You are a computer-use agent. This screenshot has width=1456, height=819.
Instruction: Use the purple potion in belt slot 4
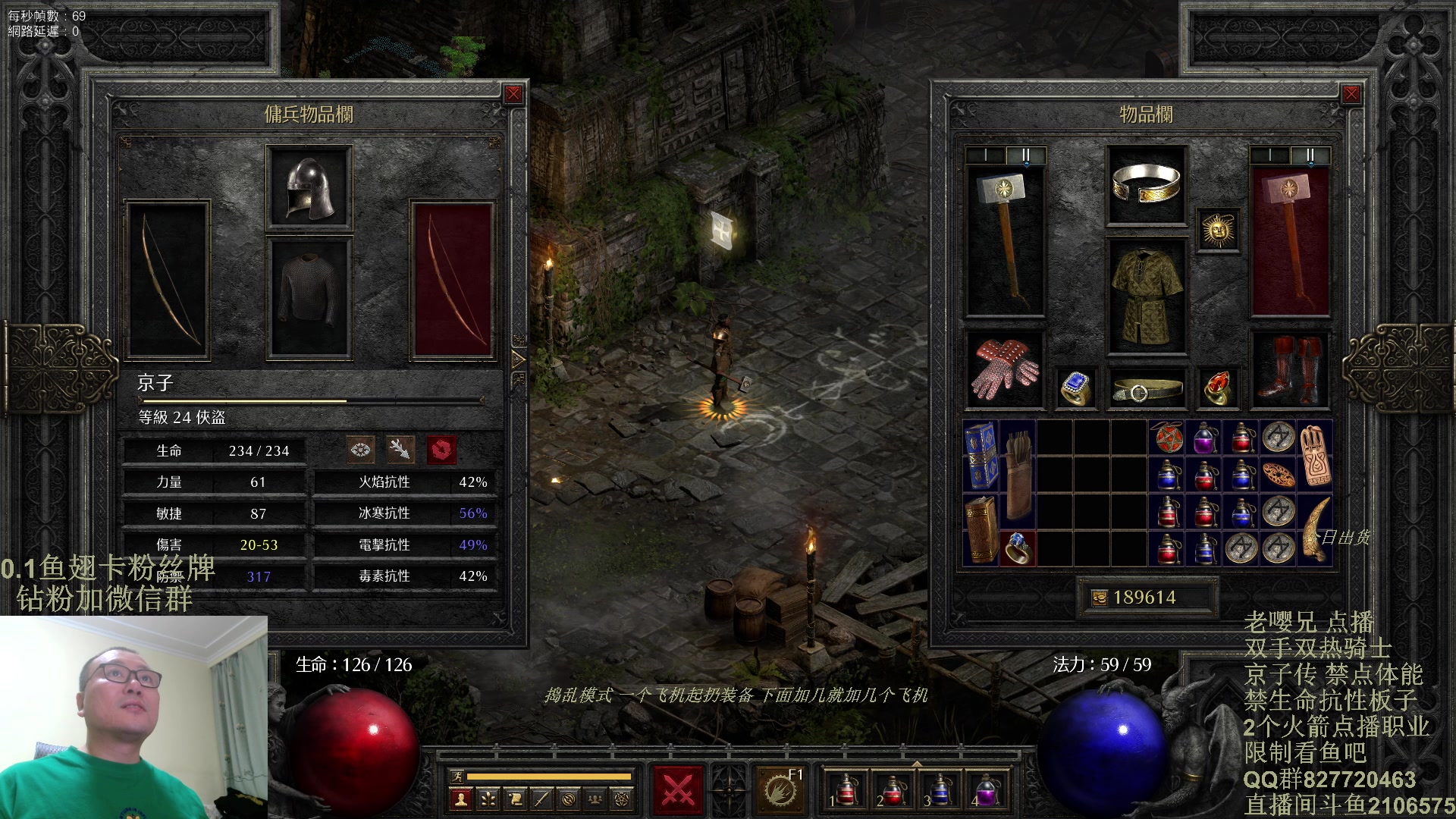pos(986,790)
